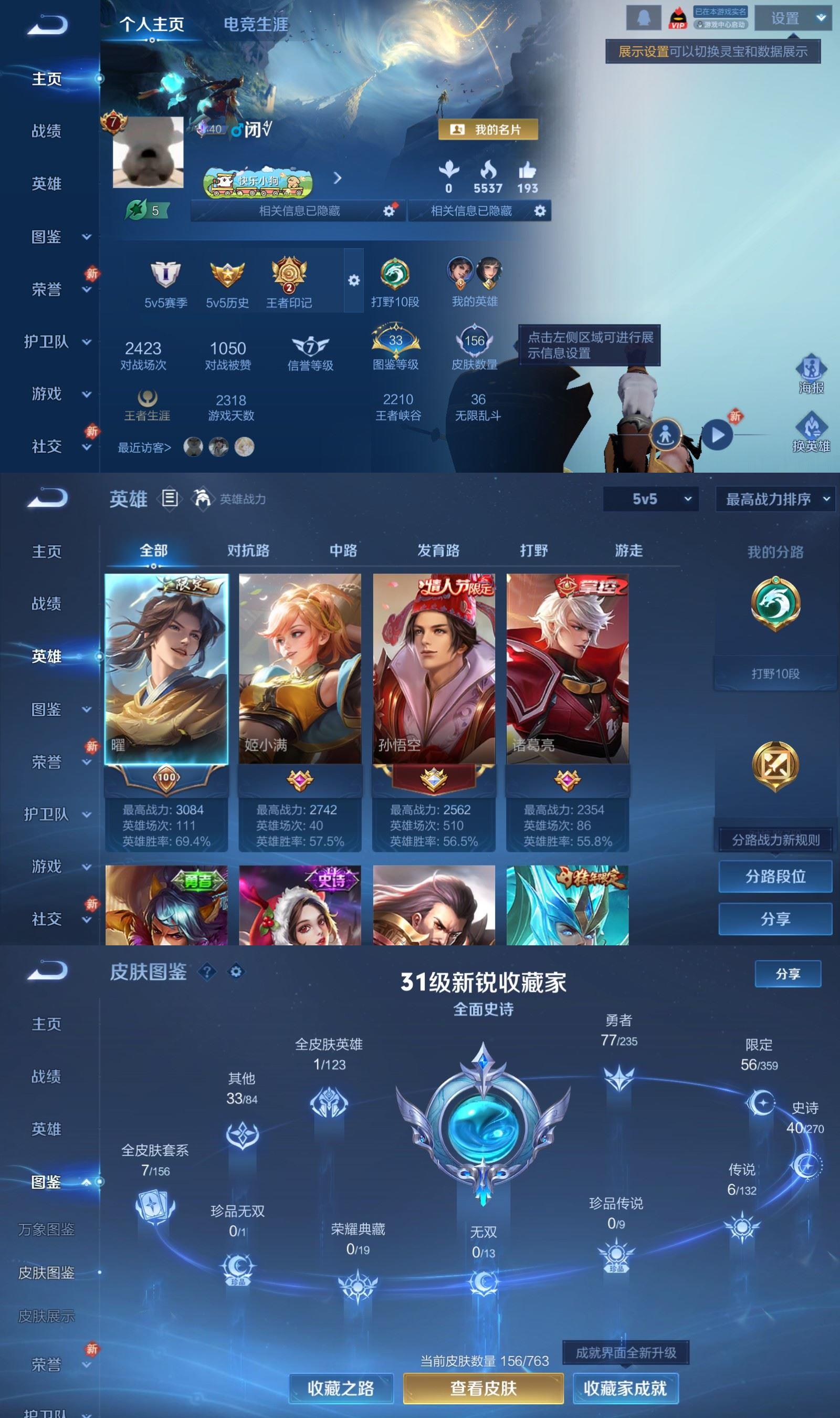Switch to the 电竞生涯 tab

(255, 24)
